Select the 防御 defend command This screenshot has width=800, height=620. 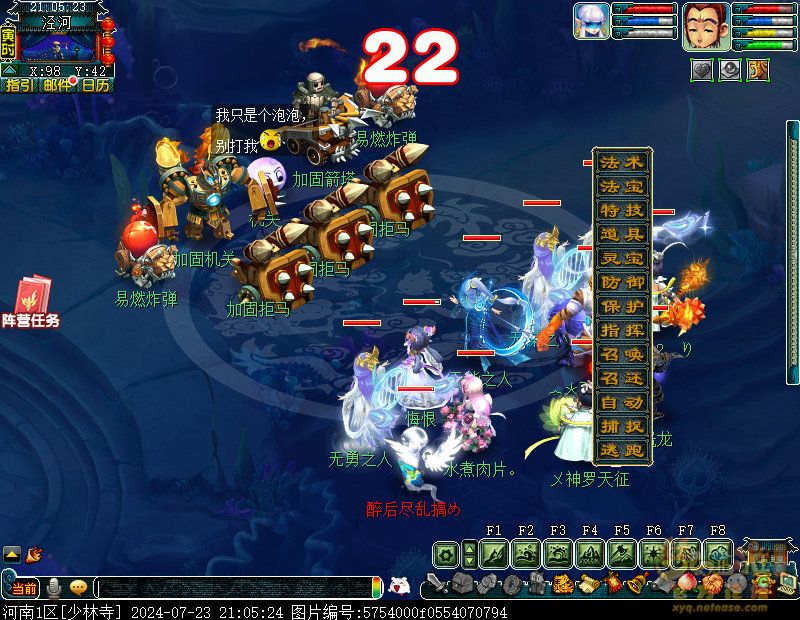point(623,282)
